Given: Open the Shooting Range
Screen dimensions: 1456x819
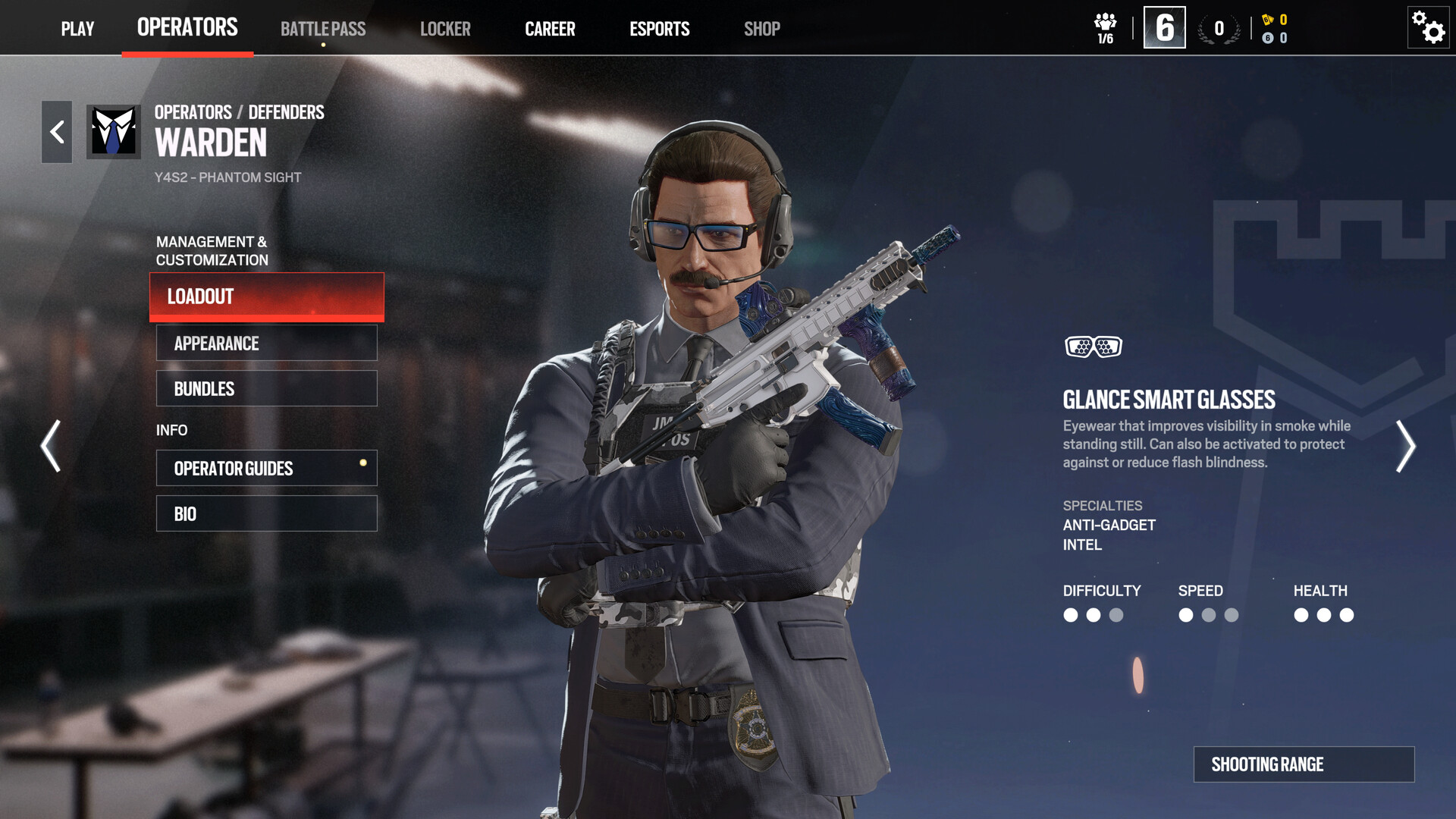Looking at the screenshot, I should point(1306,764).
